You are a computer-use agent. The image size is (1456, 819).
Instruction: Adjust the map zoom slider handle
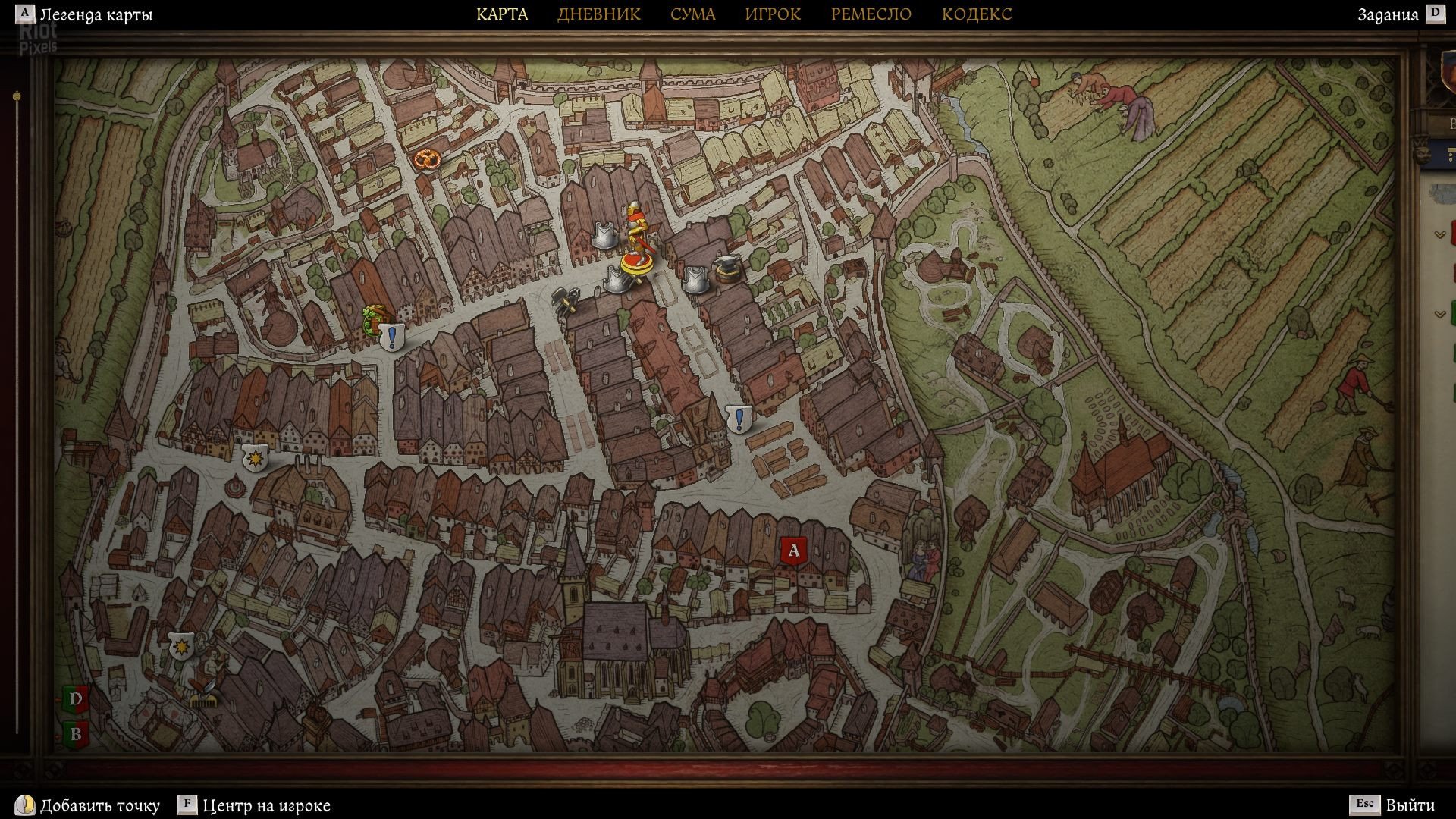[x=17, y=96]
